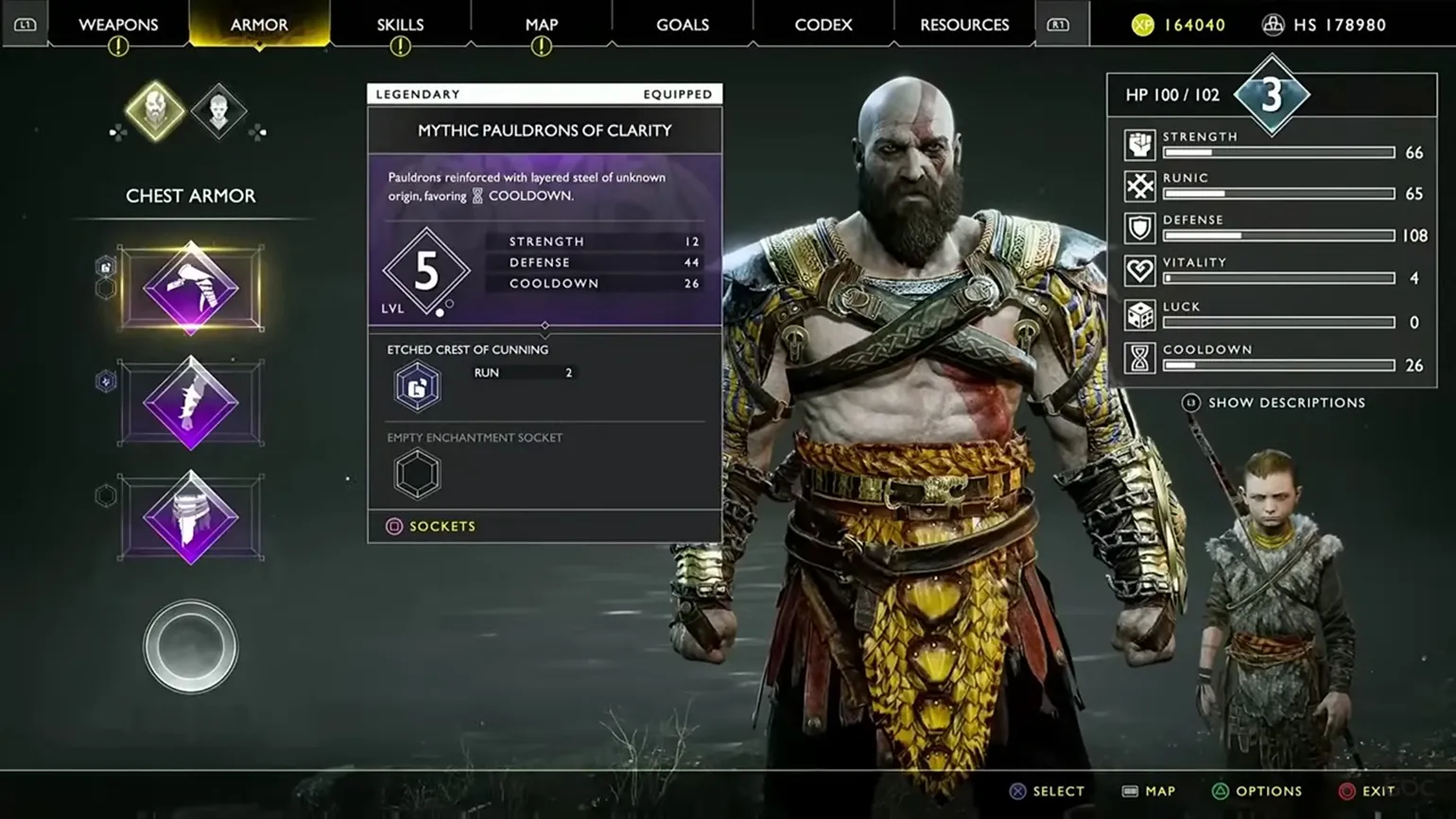The image size is (1456, 819).
Task: Switch to the Weapons tab
Action: (x=118, y=25)
